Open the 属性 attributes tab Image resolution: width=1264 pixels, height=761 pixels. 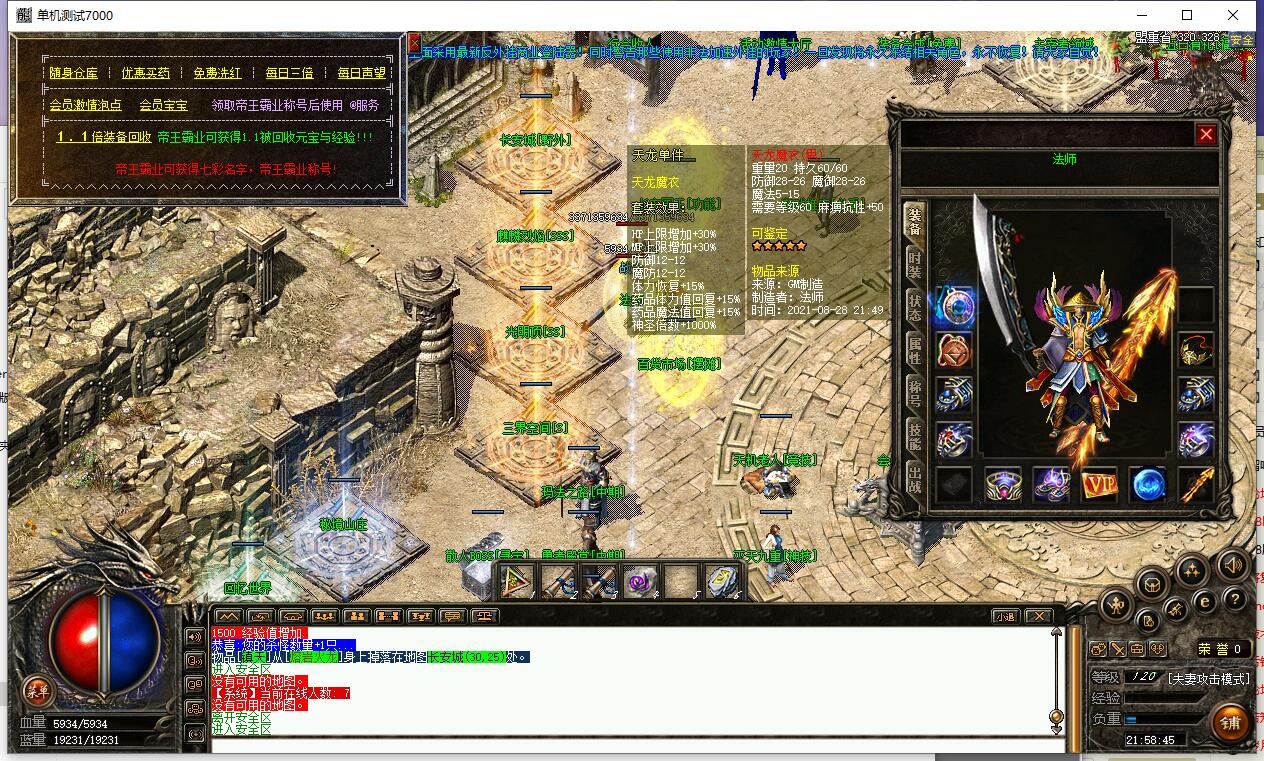tap(914, 350)
